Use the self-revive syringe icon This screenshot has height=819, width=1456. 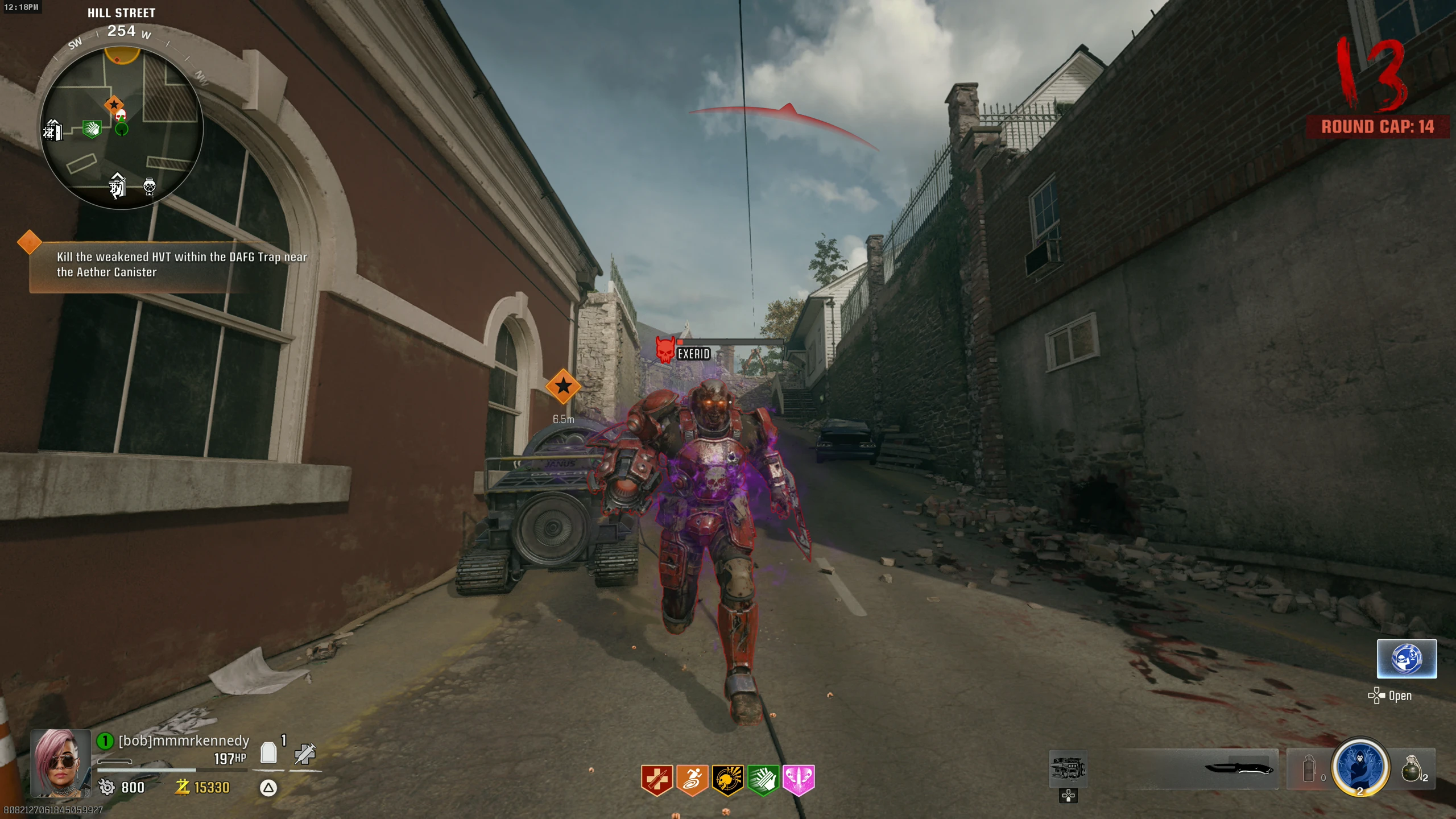[x=305, y=754]
